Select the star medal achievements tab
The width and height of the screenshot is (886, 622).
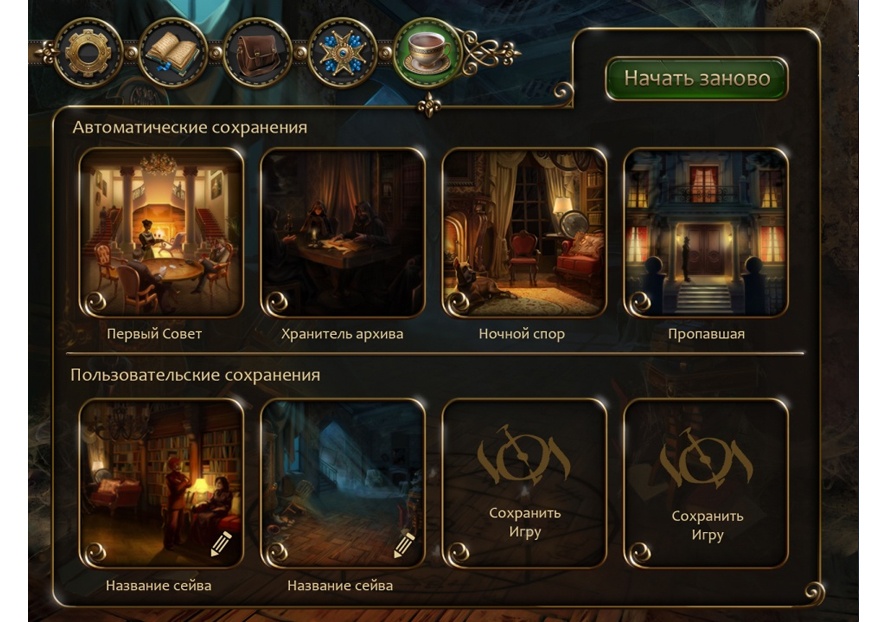click(342, 52)
